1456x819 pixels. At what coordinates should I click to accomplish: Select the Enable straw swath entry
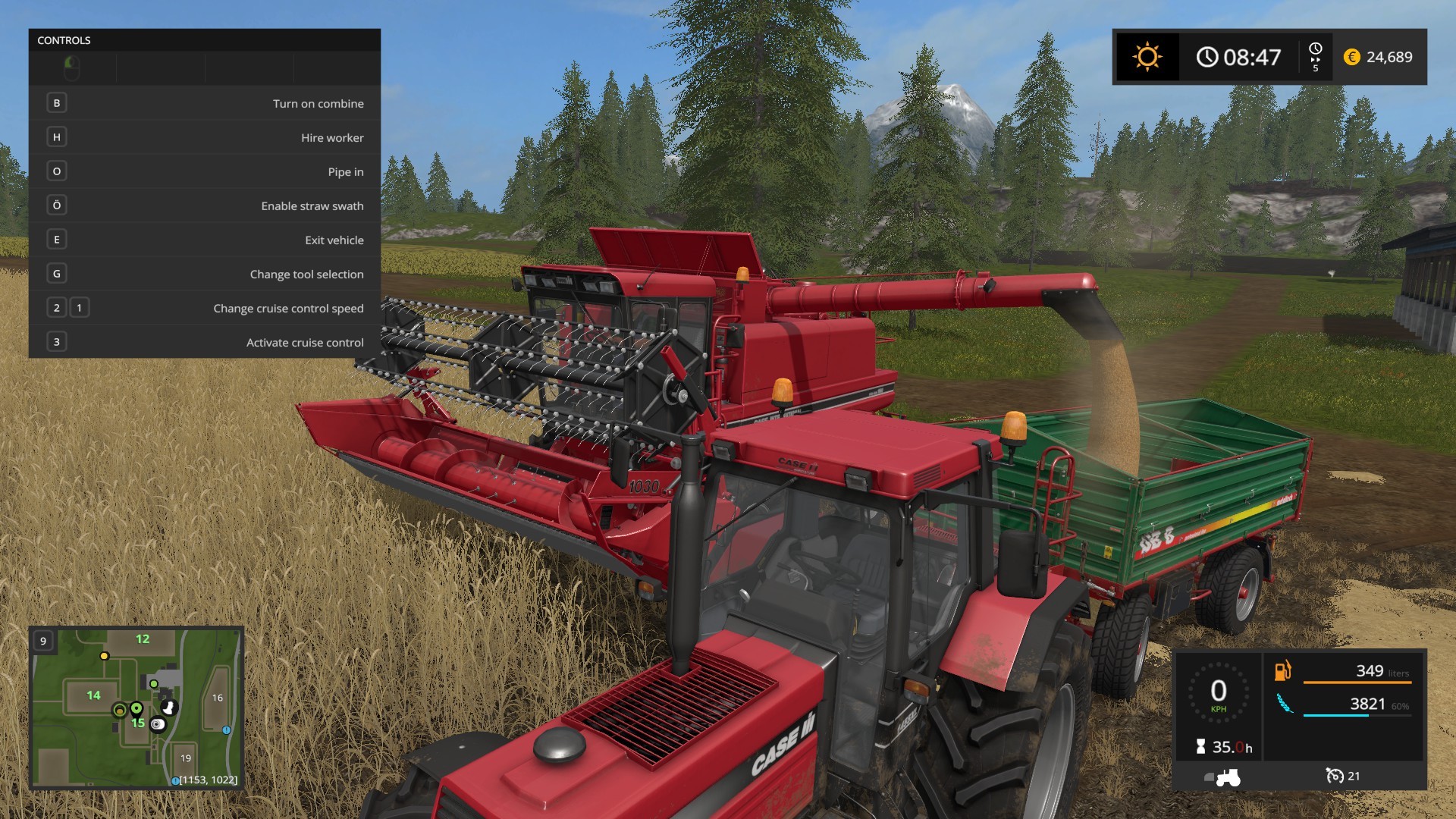pyautogui.click(x=205, y=206)
